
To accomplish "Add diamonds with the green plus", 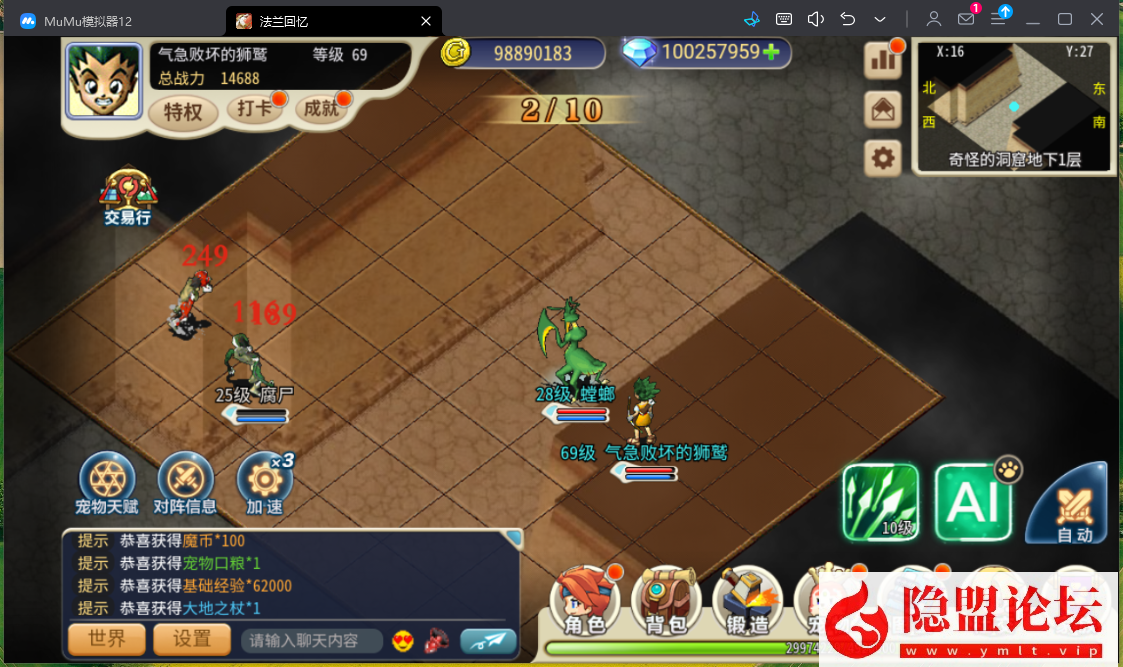I will tap(771, 52).
